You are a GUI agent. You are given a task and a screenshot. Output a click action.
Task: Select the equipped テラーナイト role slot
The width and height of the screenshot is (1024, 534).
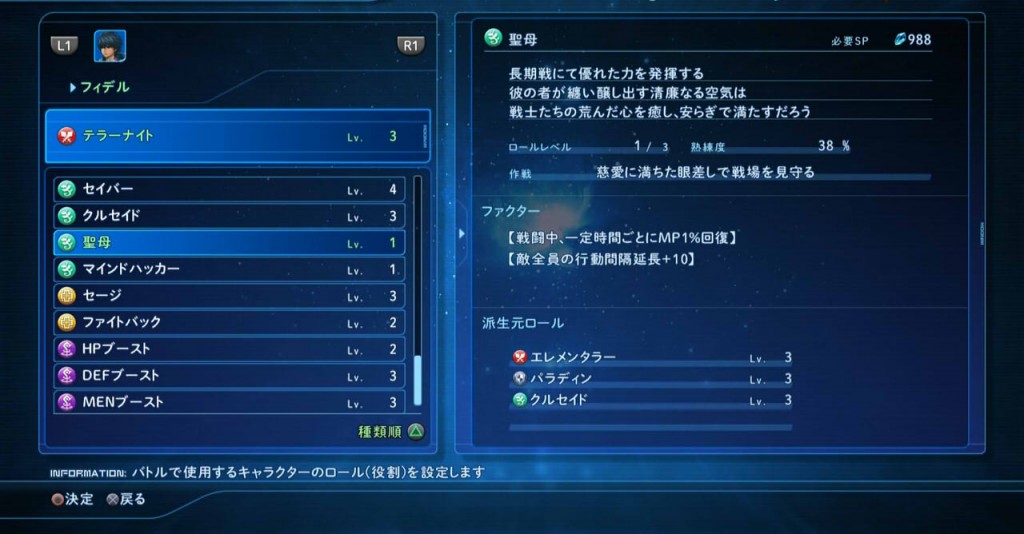[236, 136]
